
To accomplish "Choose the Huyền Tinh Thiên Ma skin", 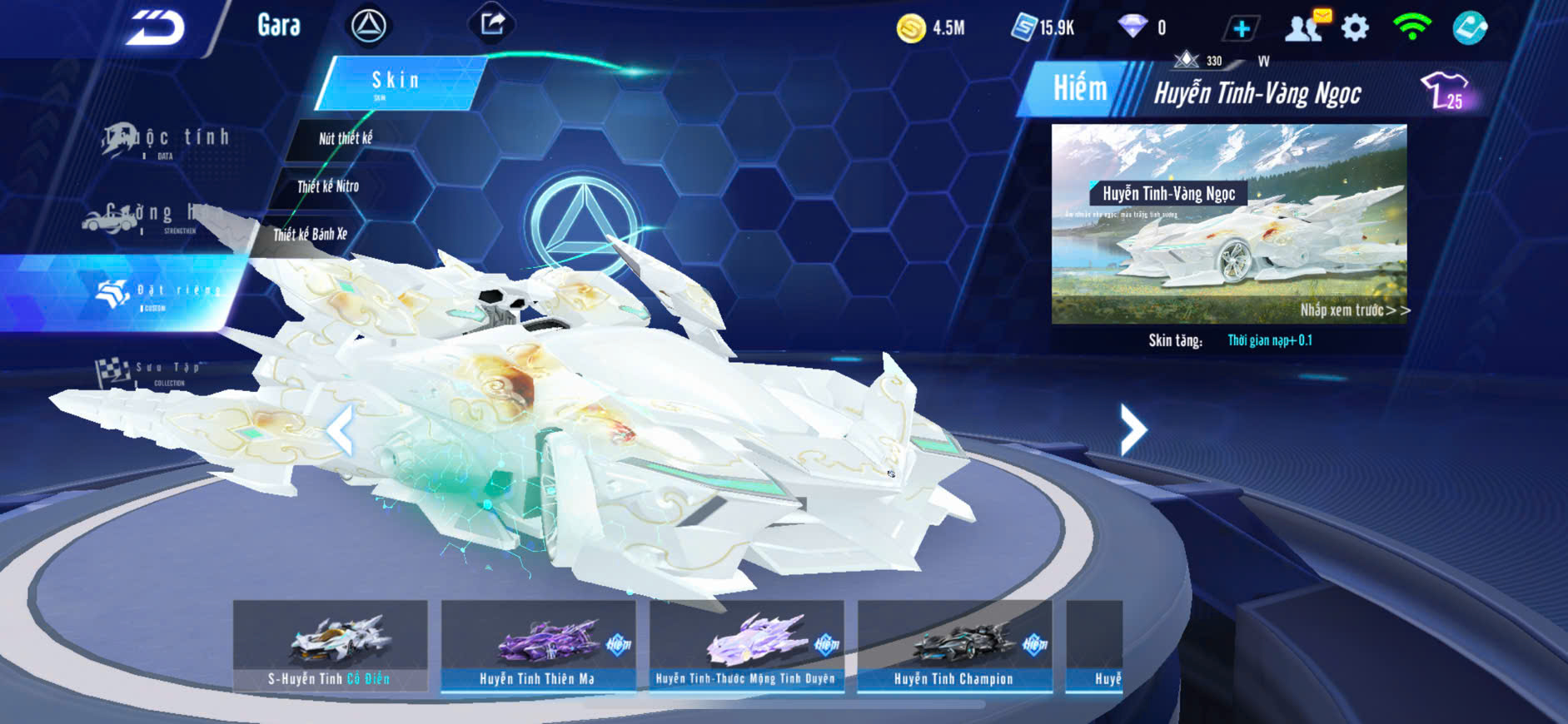I will [538, 646].
